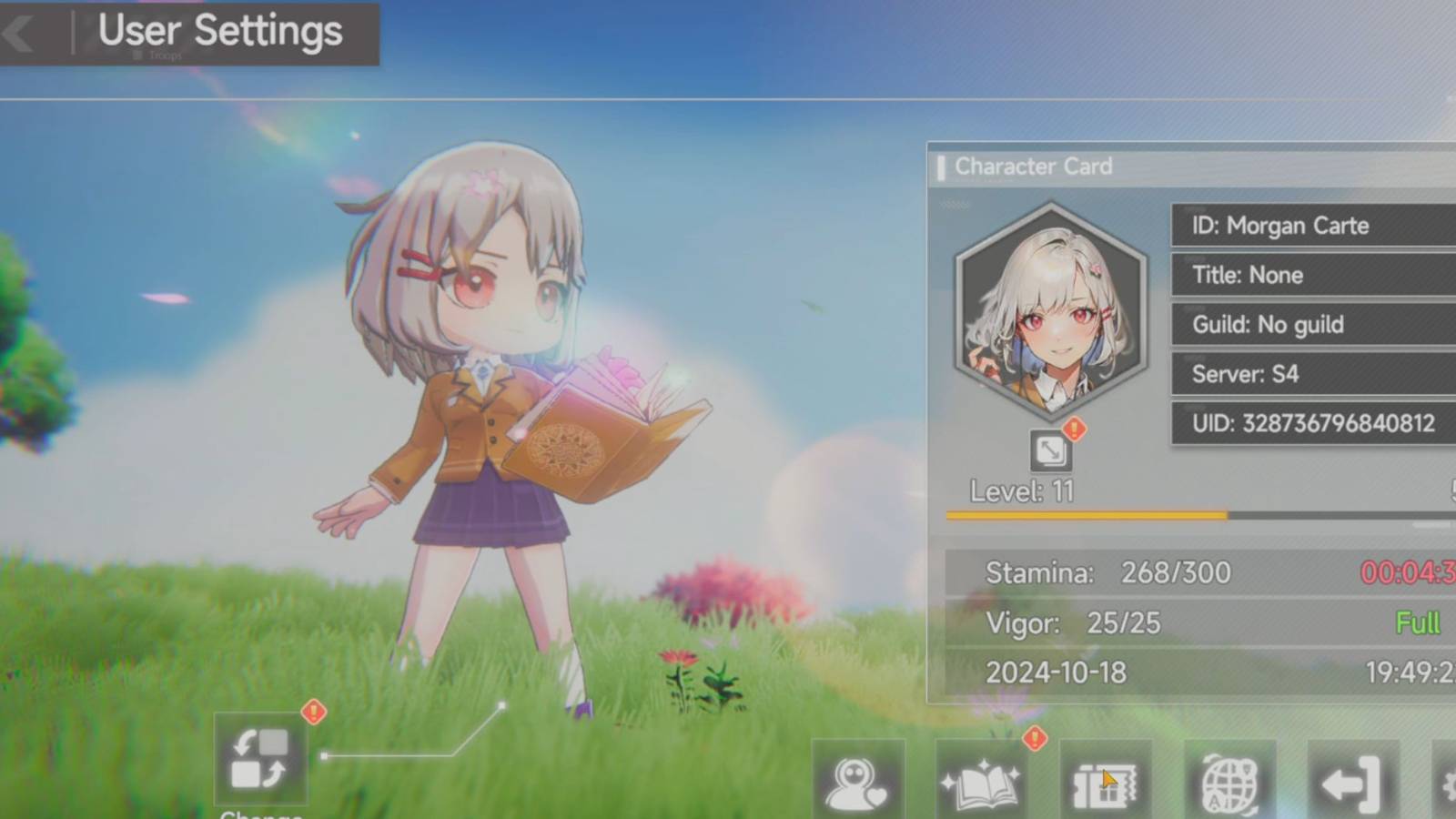Open the Guild: No guild selector
Screen dimensions: 1456x819
click(x=1310, y=325)
